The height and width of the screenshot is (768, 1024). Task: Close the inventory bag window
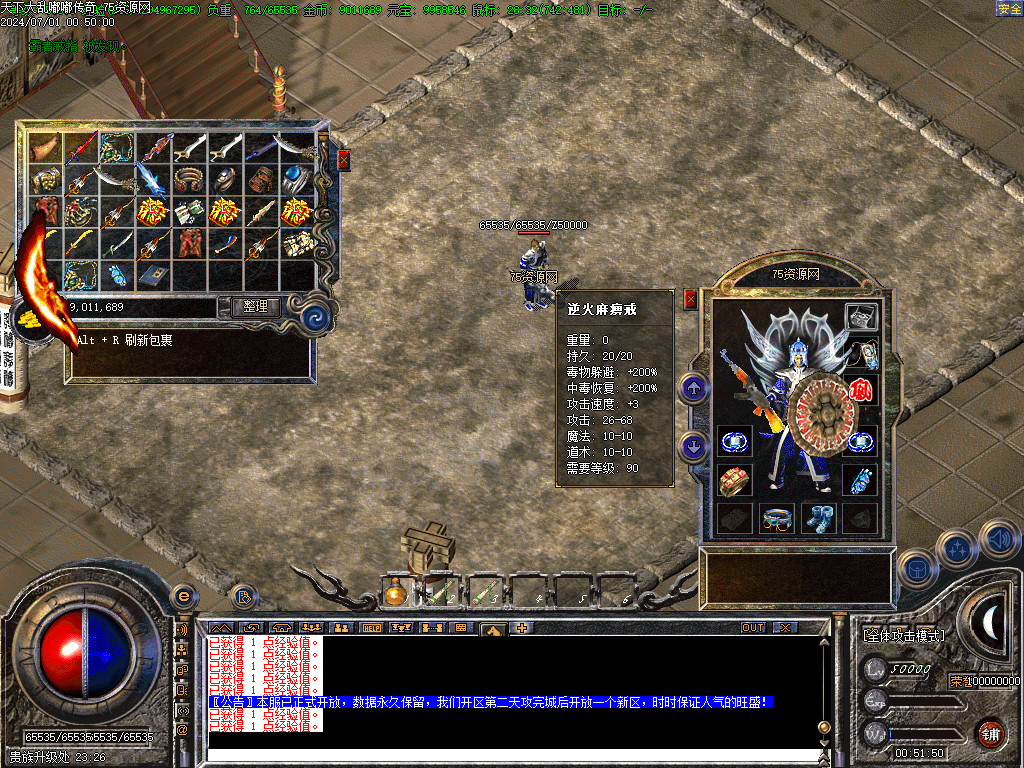click(x=344, y=160)
